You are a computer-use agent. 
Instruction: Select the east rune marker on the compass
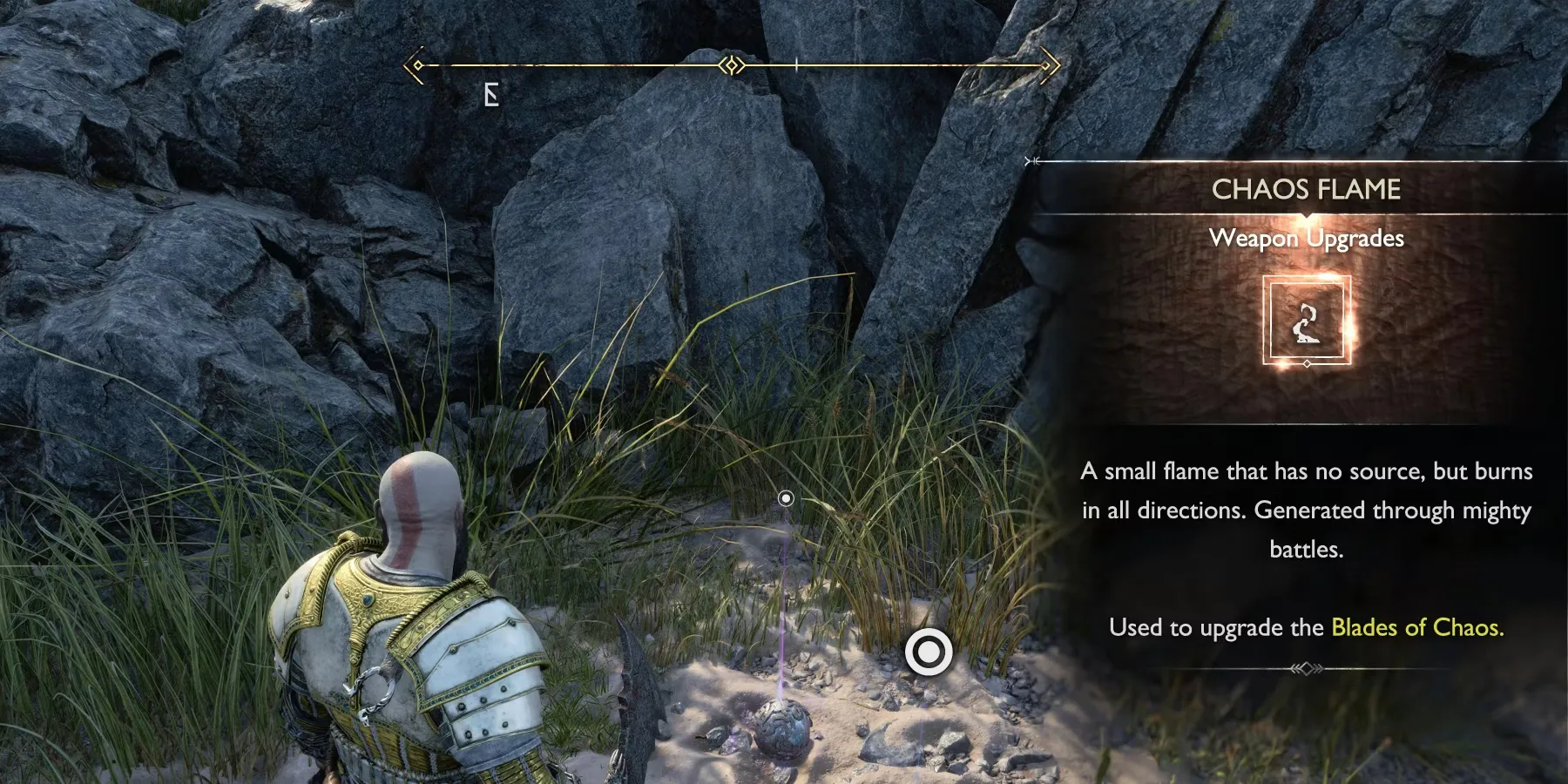[491, 95]
